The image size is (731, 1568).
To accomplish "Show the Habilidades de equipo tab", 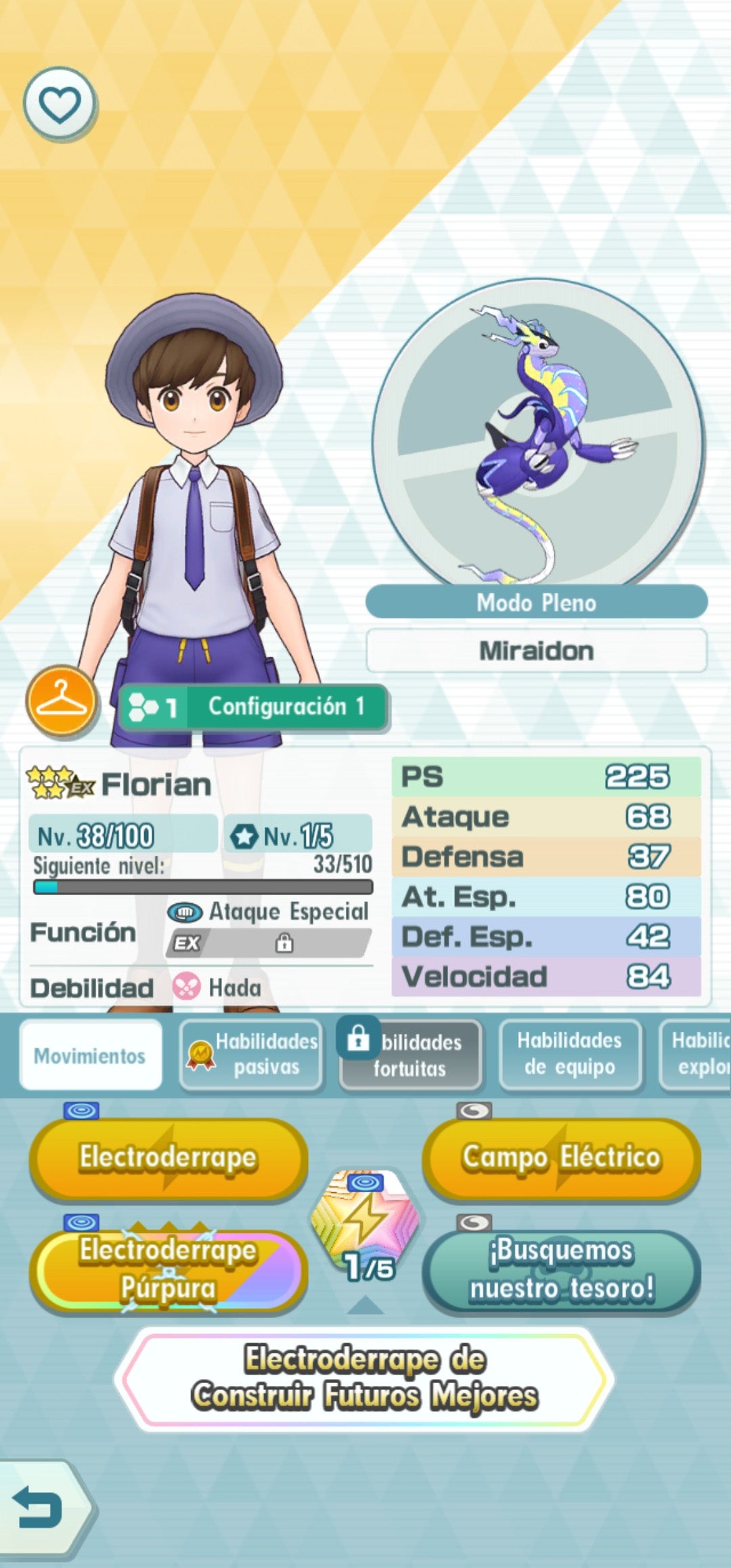I will tap(570, 1054).
